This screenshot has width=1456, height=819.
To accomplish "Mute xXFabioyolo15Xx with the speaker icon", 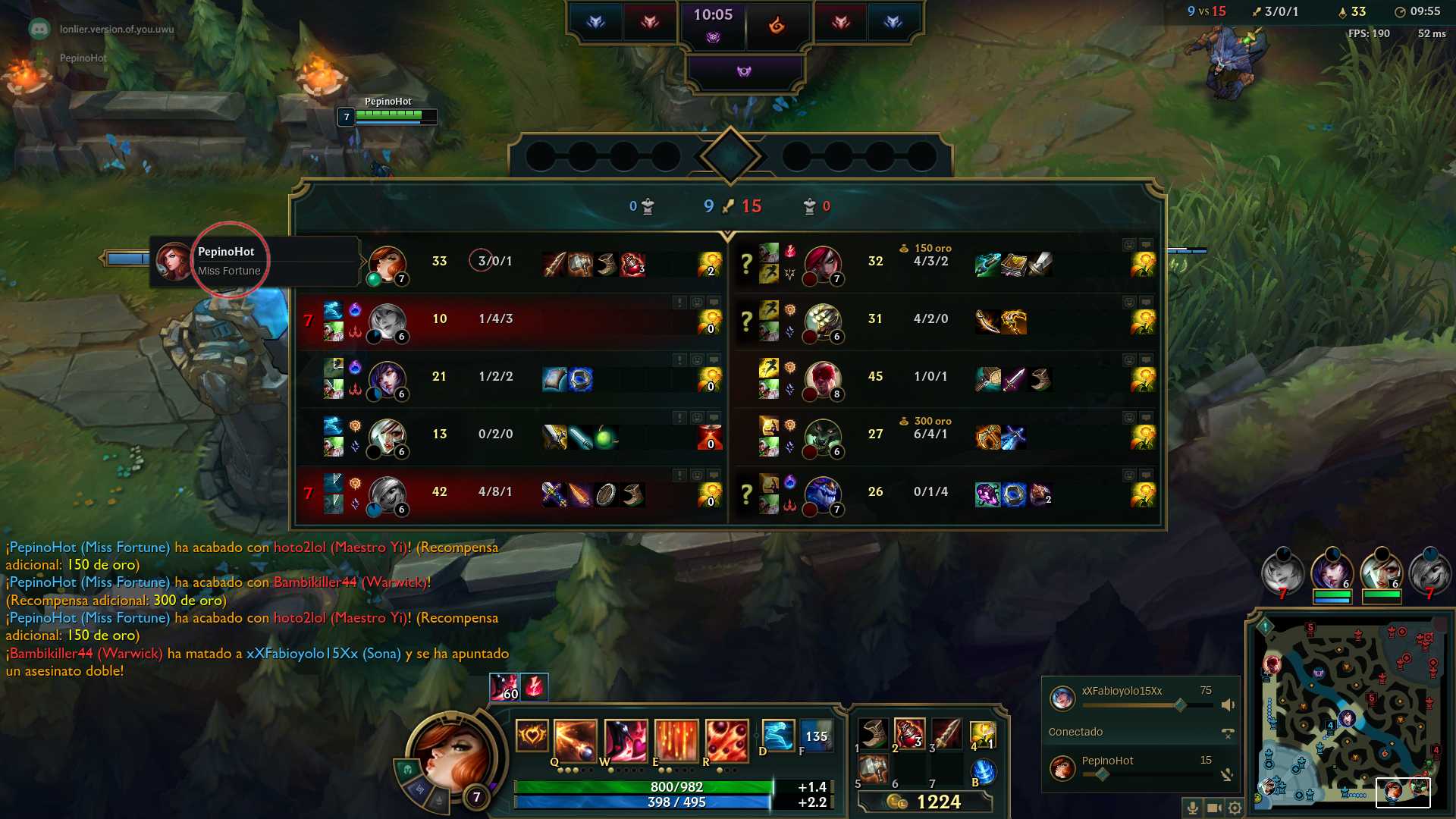I will [1228, 705].
